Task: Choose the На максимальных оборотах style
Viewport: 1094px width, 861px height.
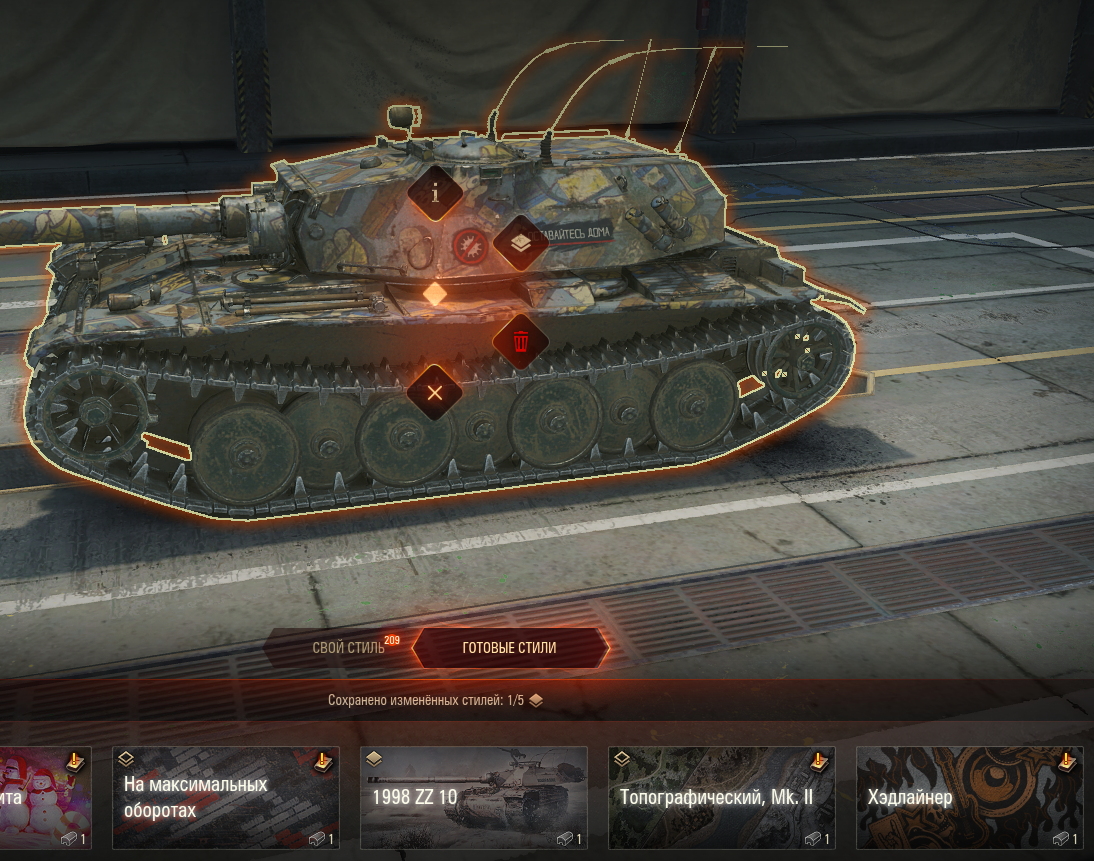Action: pos(225,797)
